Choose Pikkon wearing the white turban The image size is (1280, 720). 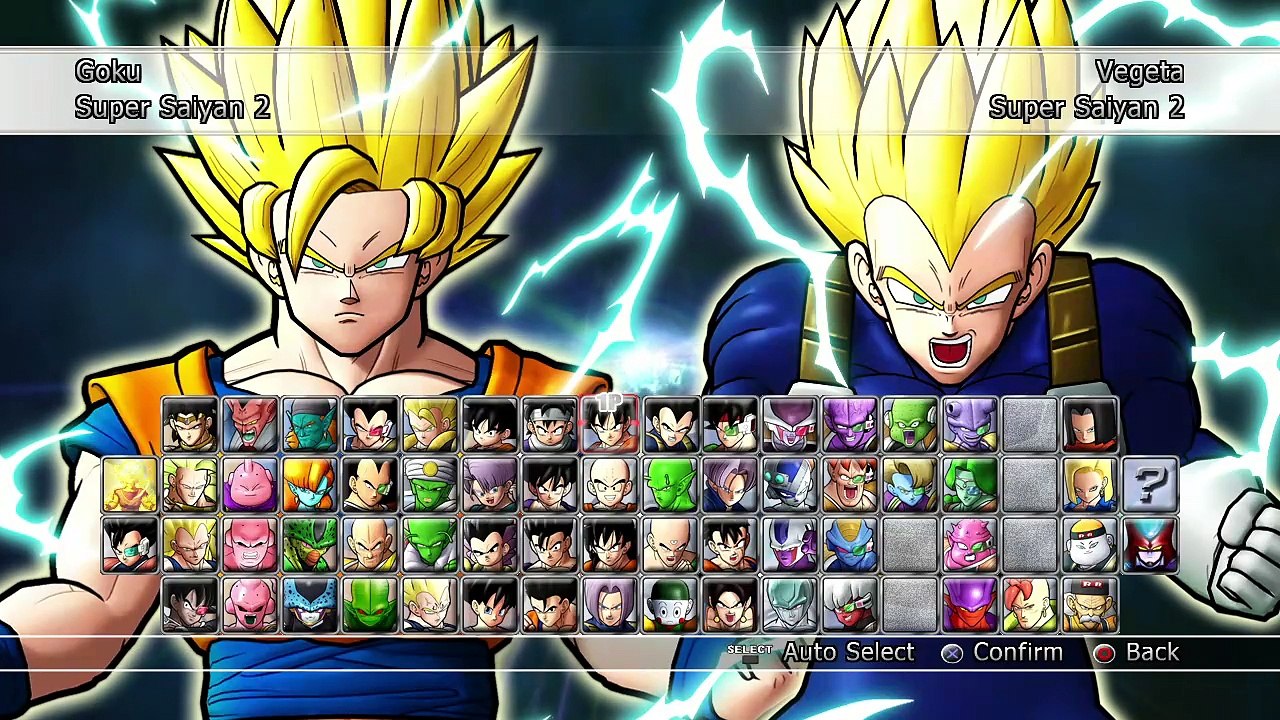(430, 485)
